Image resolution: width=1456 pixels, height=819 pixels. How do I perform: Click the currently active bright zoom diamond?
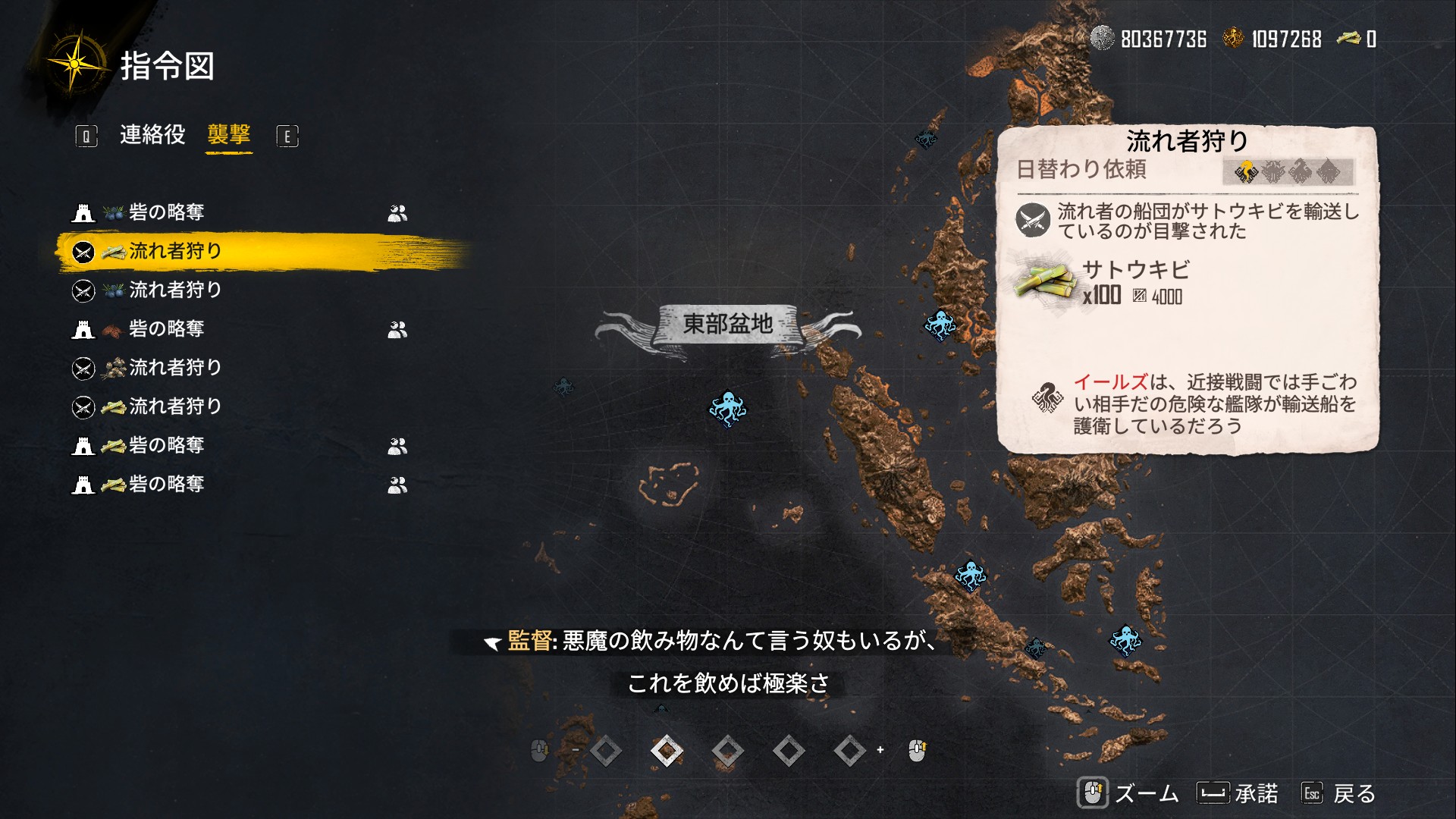(667, 751)
